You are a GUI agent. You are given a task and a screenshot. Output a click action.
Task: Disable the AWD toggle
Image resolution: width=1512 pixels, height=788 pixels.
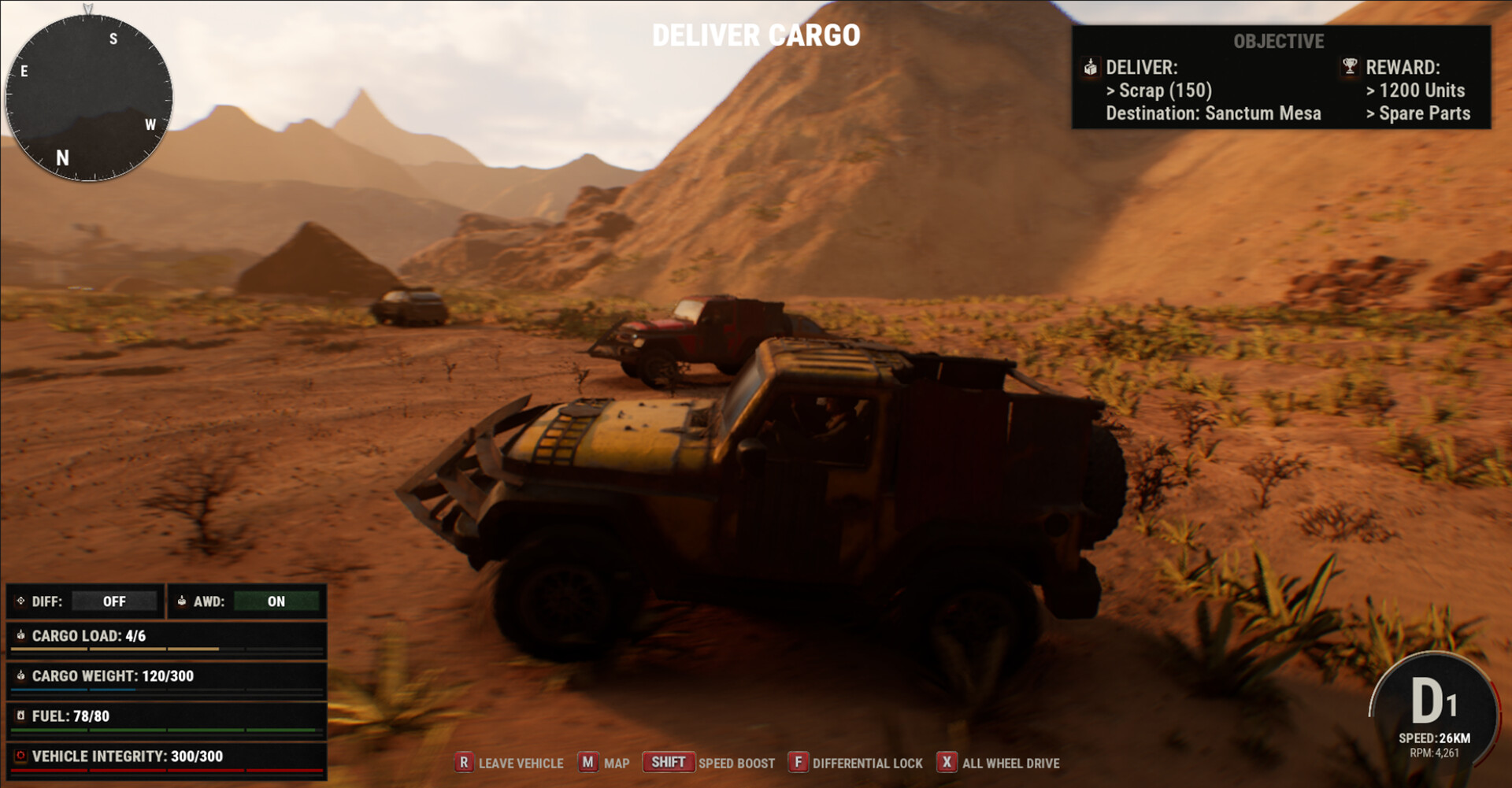point(276,601)
